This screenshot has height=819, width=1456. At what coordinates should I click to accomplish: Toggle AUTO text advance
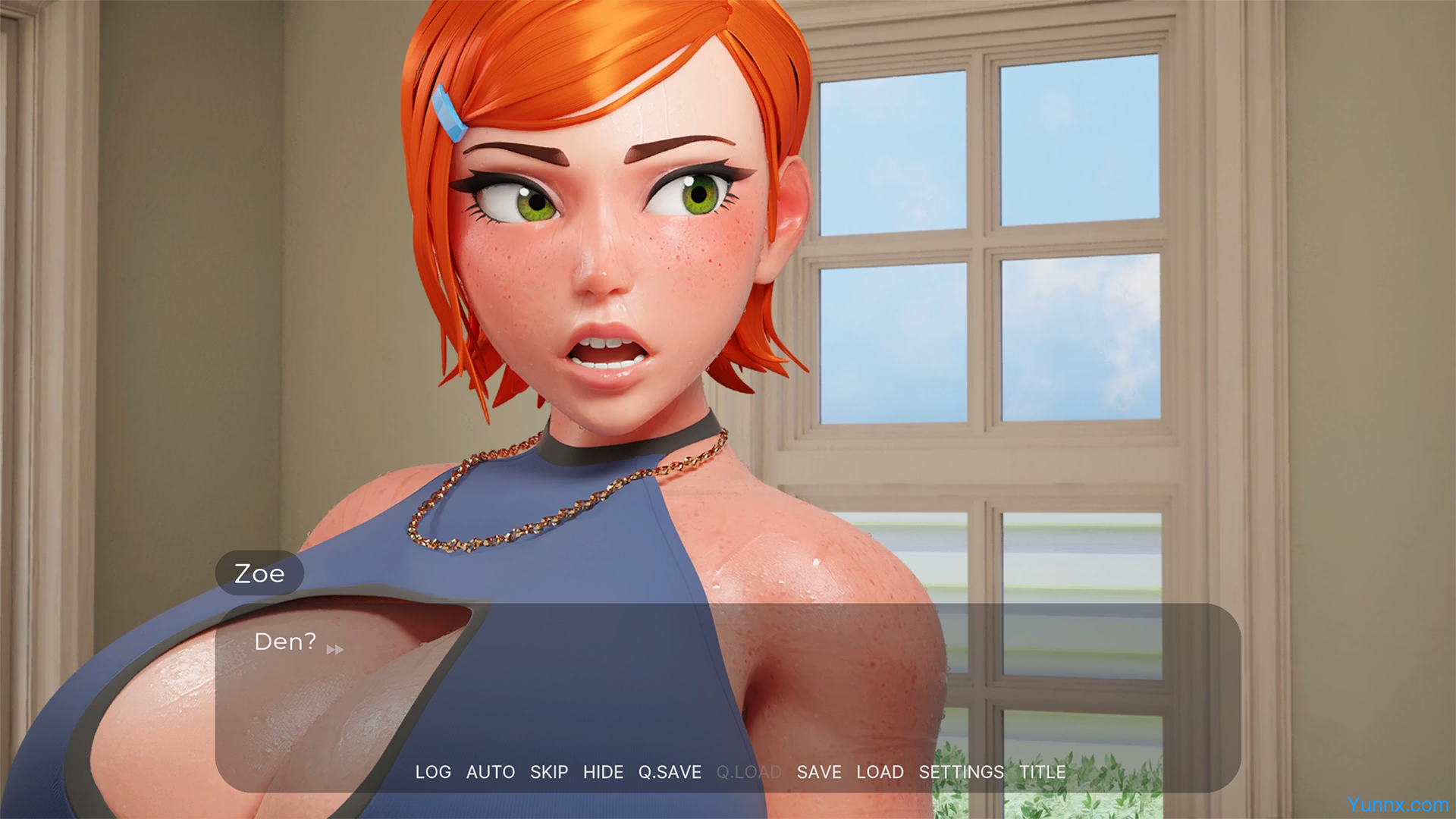(491, 772)
